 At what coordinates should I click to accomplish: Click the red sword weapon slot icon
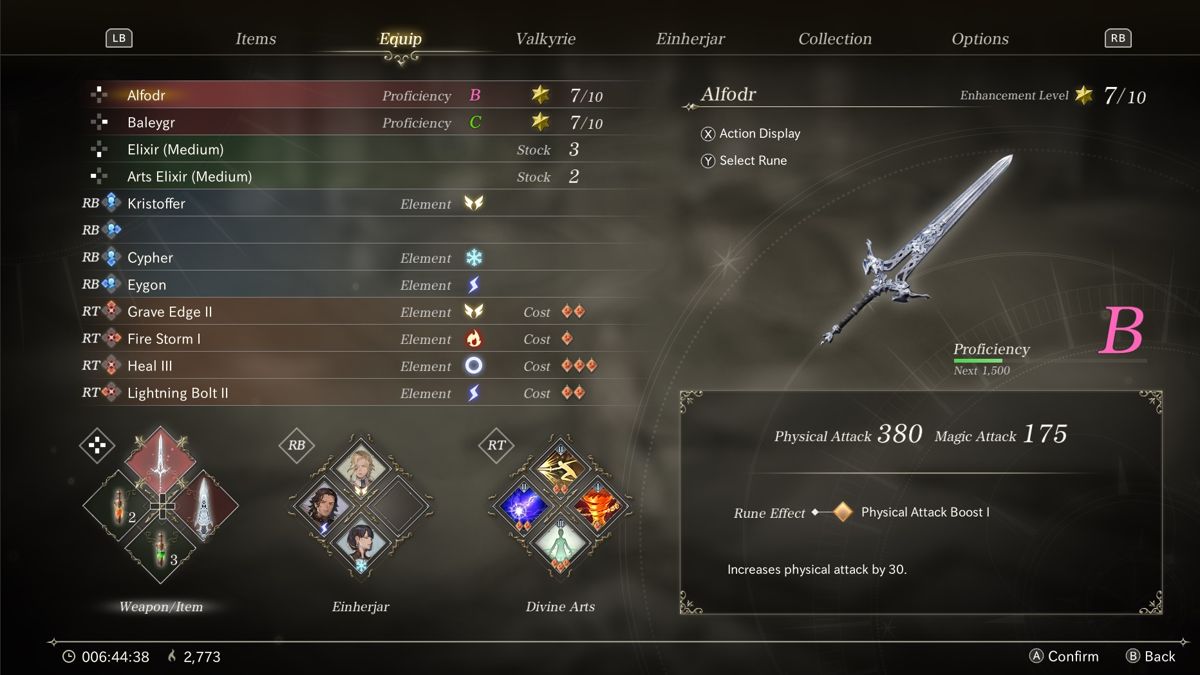tap(160, 462)
